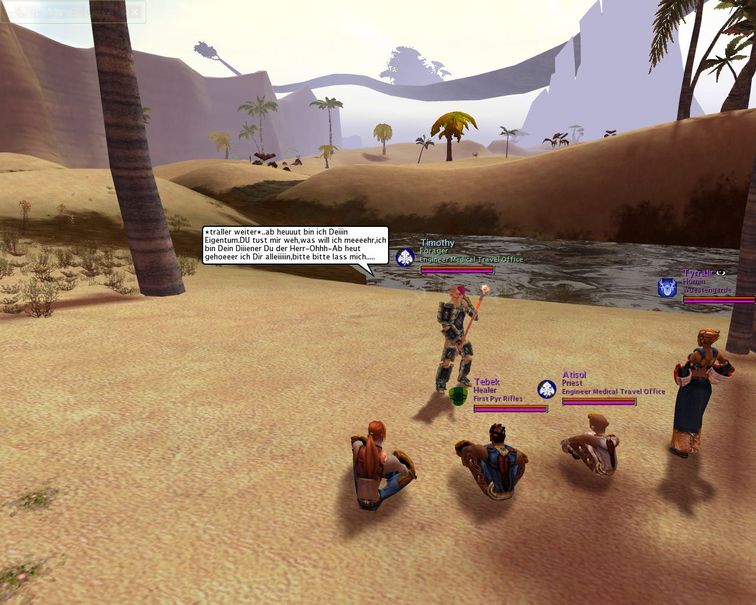The height and width of the screenshot is (605, 756).
Task: Select Pyrrell's name label
Action: [698, 273]
